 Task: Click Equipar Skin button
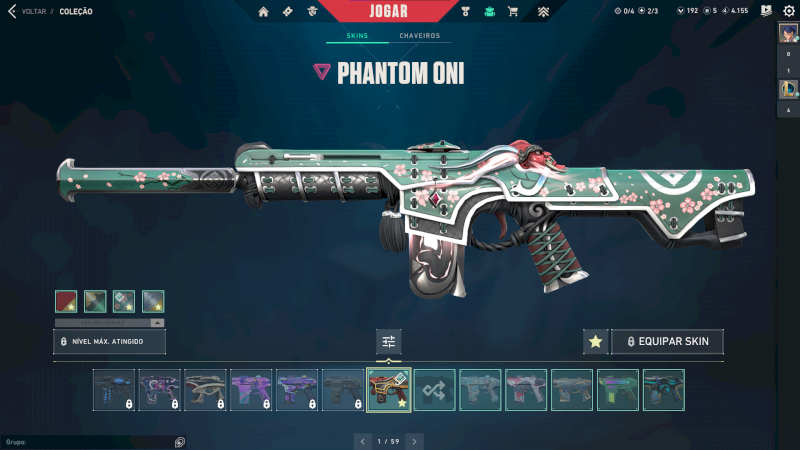tap(667, 342)
